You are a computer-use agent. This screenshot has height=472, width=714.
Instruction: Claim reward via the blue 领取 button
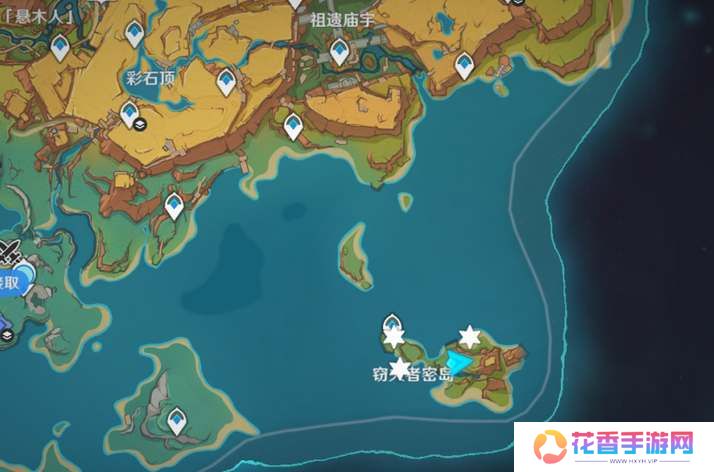pos(9,283)
